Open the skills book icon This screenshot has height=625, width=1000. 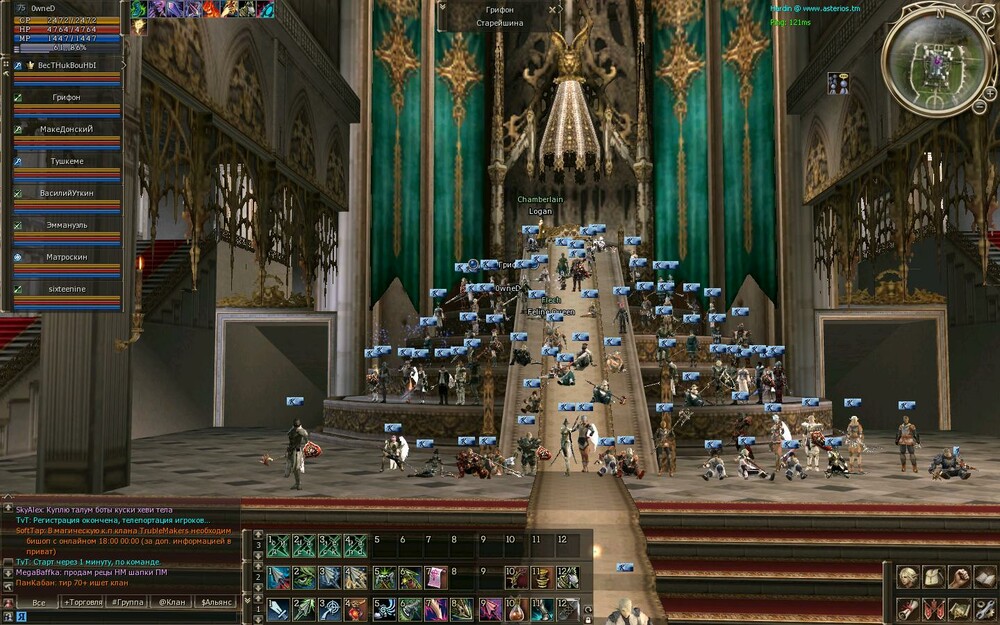985,577
